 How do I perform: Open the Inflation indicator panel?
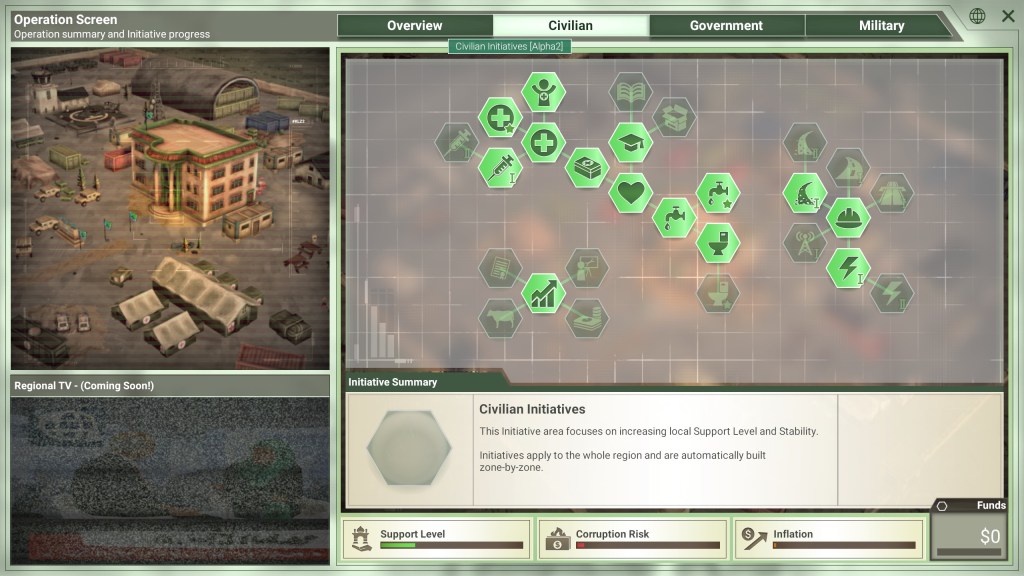[x=827, y=539]
